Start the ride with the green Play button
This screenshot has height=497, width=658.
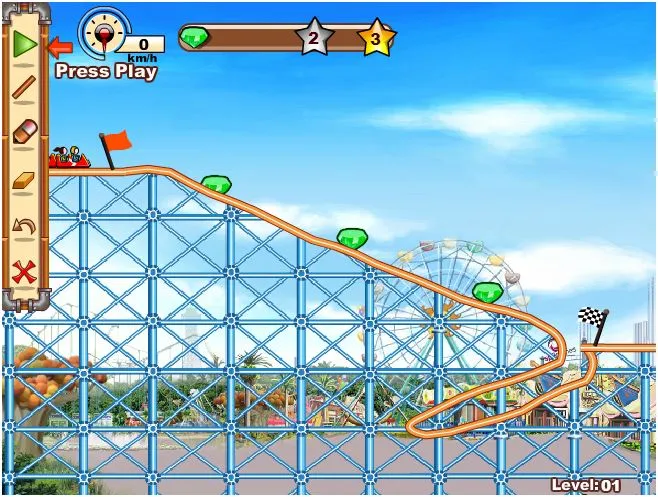(x=24, y=44)
